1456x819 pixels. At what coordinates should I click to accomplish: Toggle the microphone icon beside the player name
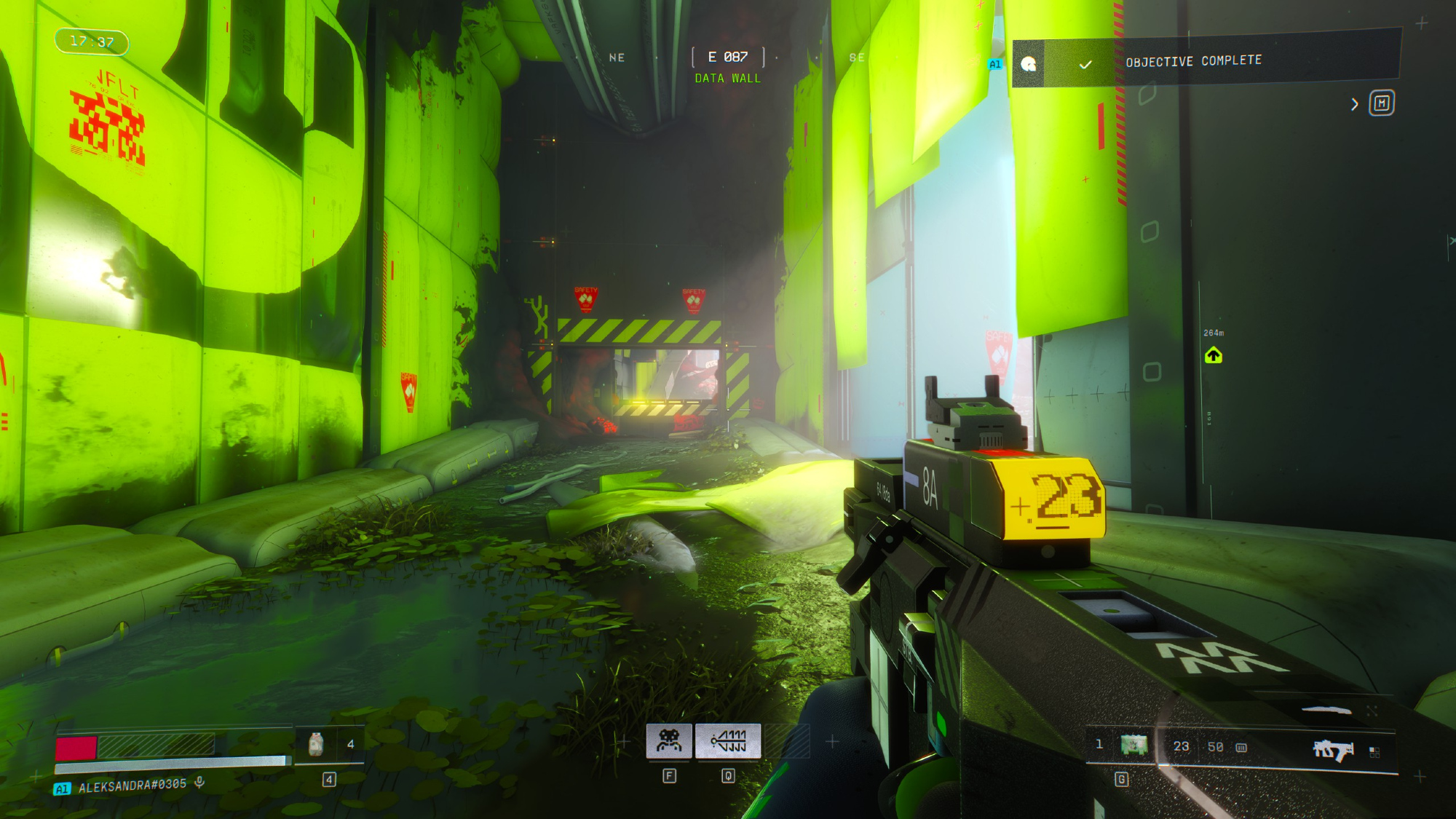[x=199, y=783]
